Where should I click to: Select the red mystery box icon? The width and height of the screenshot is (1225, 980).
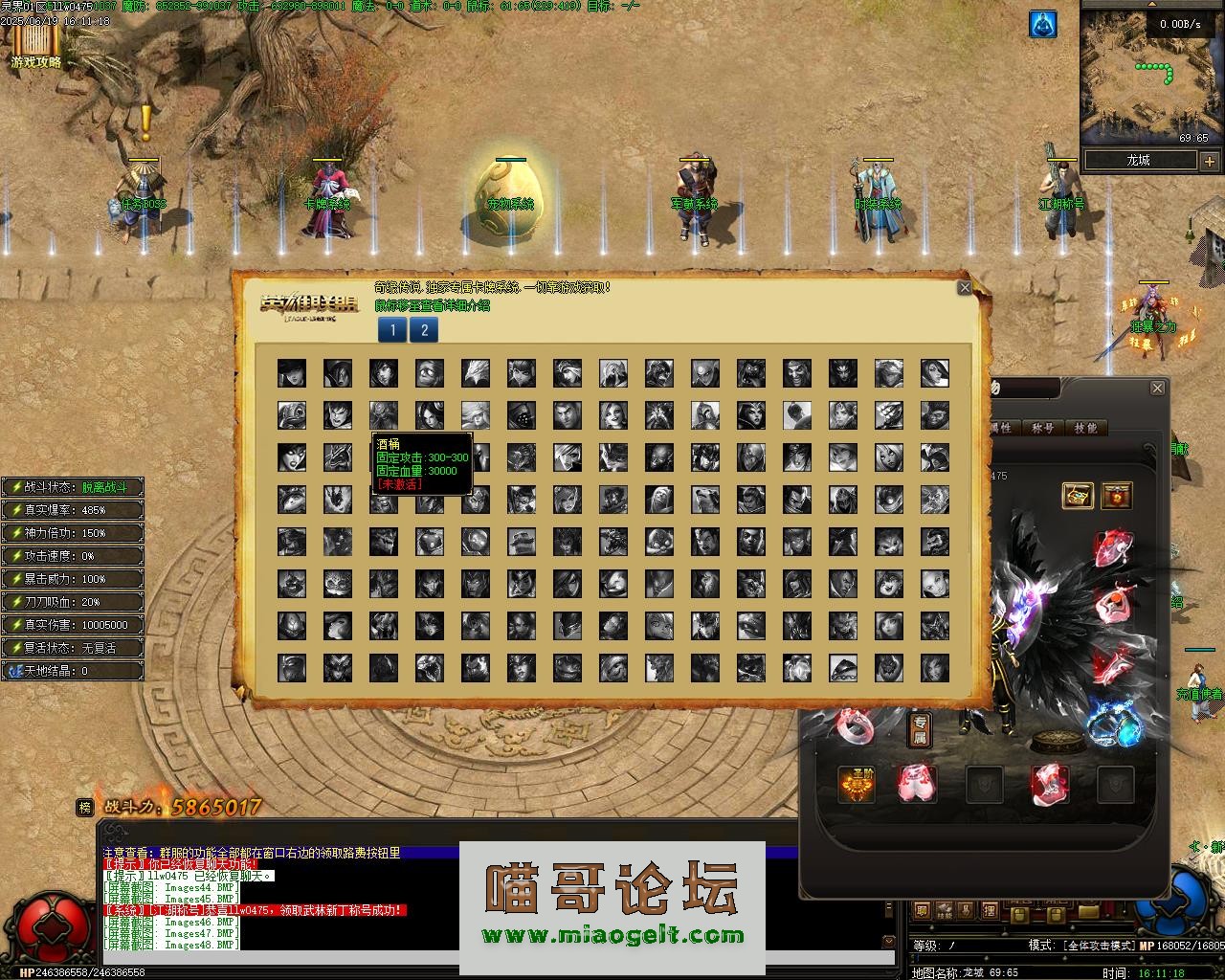[1116, 495]
